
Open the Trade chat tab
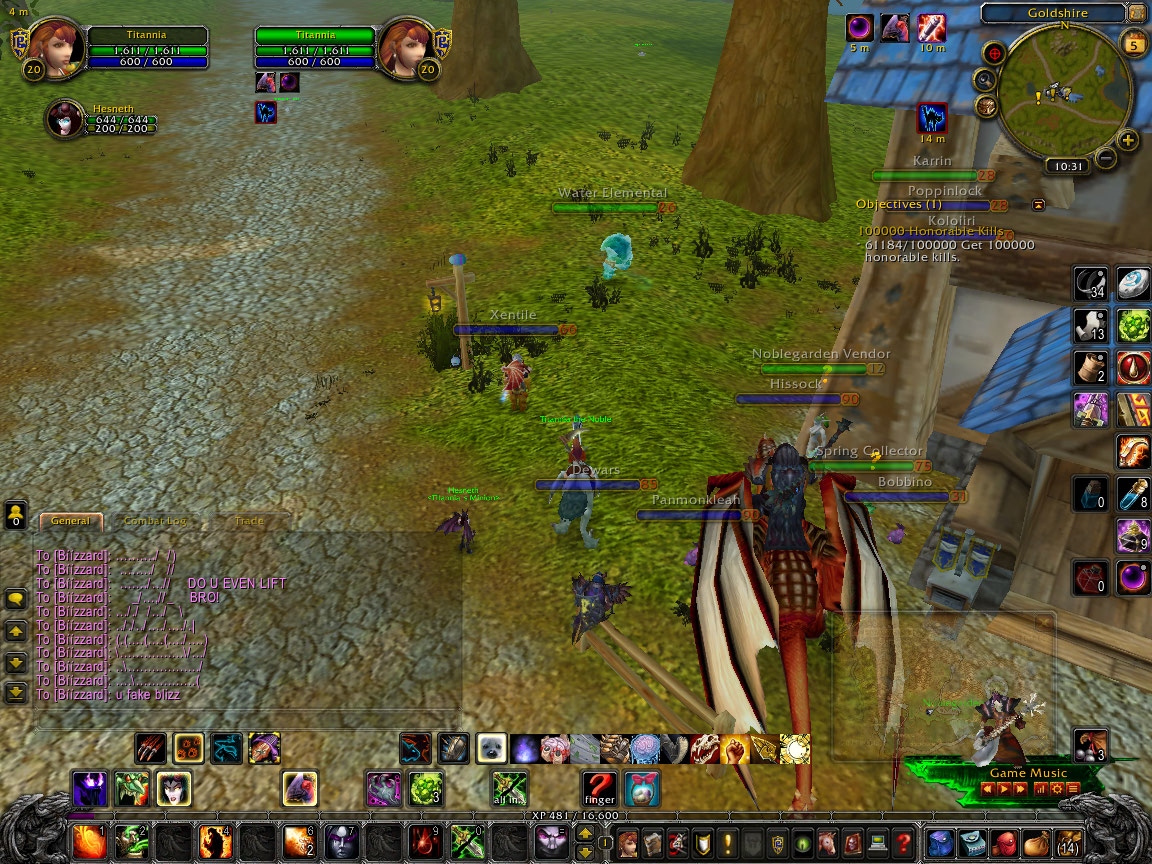(249, 521)
